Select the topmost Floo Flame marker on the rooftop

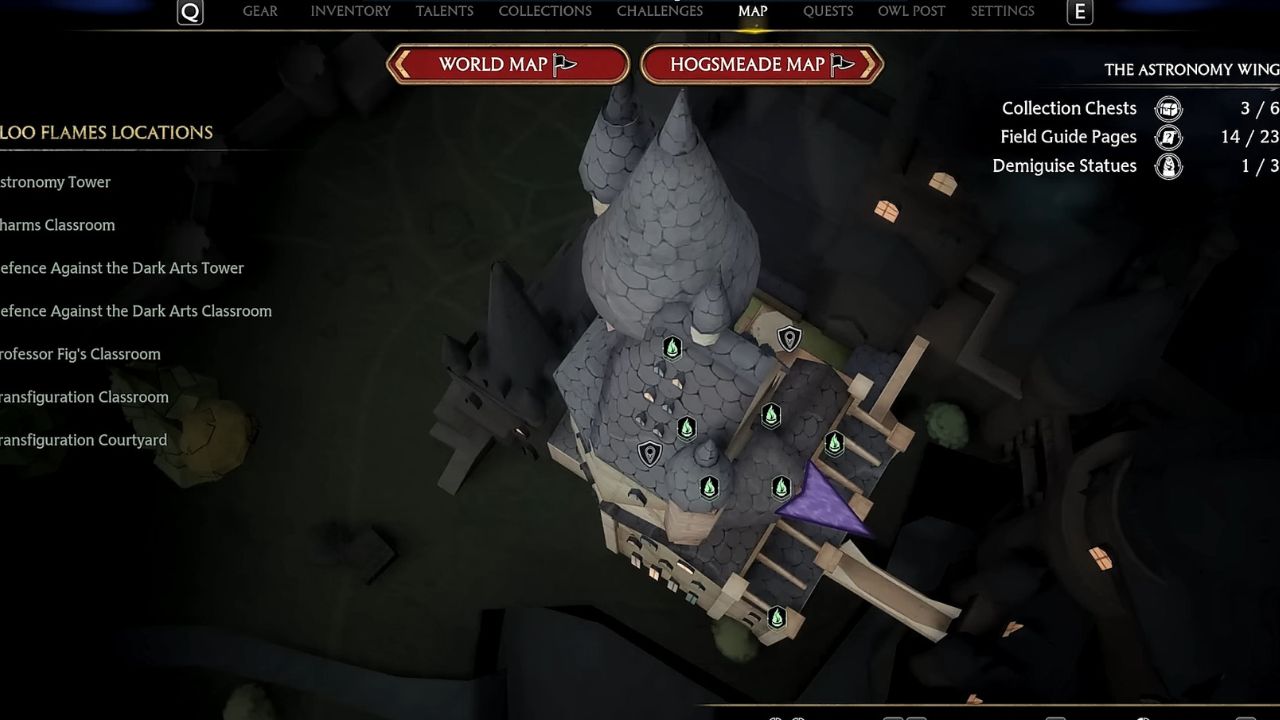(x=672, y=347)
